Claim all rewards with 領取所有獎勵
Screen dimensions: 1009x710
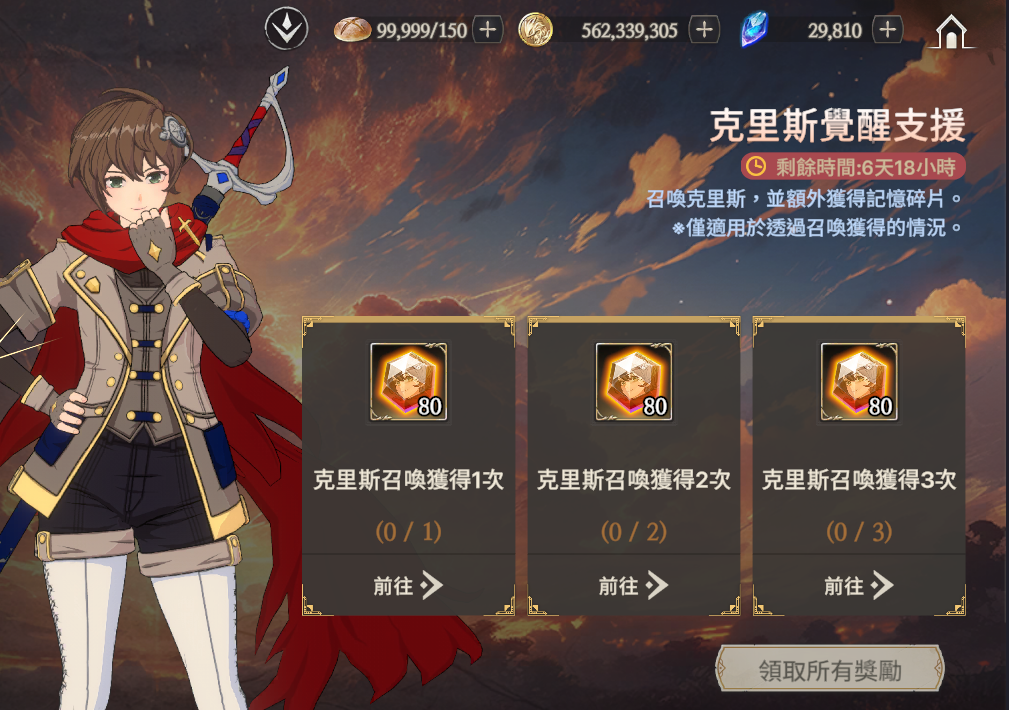click(x=830, y=670)
